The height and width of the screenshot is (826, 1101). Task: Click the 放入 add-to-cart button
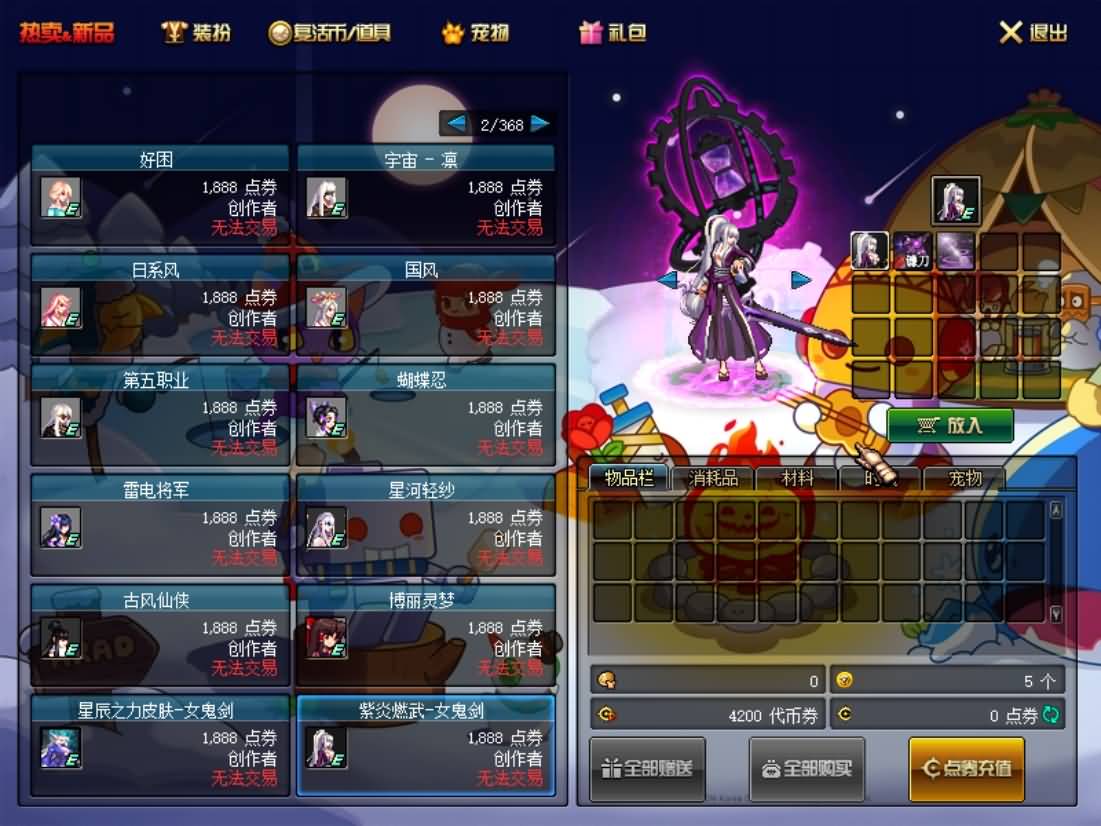click(950, 425)
